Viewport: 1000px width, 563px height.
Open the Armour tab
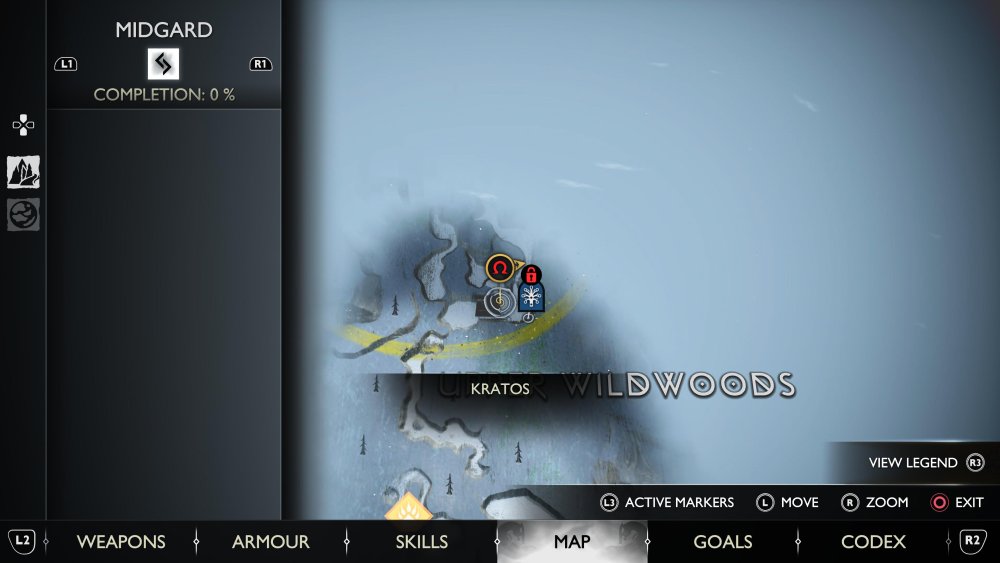[270, 542]
